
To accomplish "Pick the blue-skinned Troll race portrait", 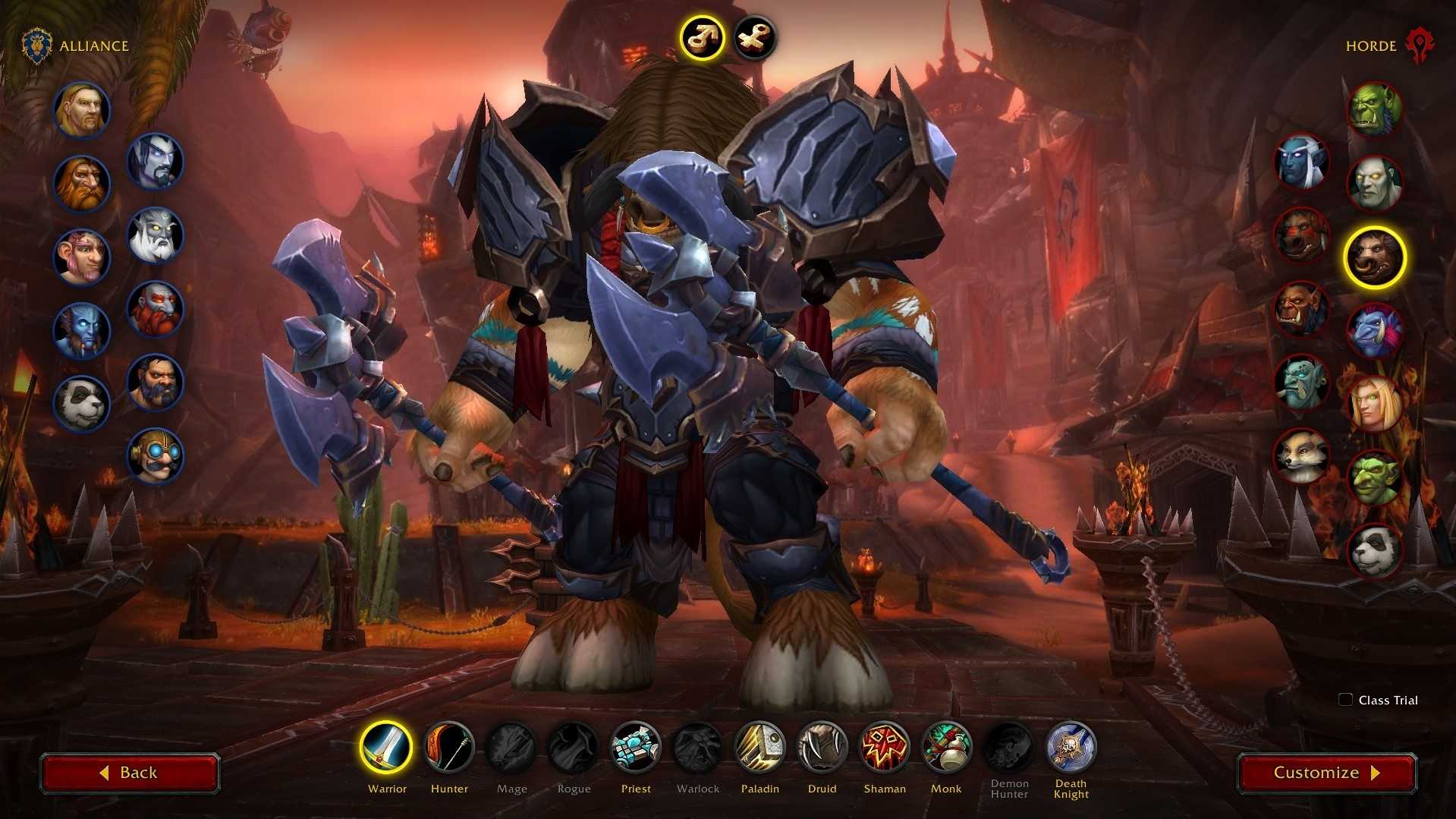I will (x=1374, y=331).
